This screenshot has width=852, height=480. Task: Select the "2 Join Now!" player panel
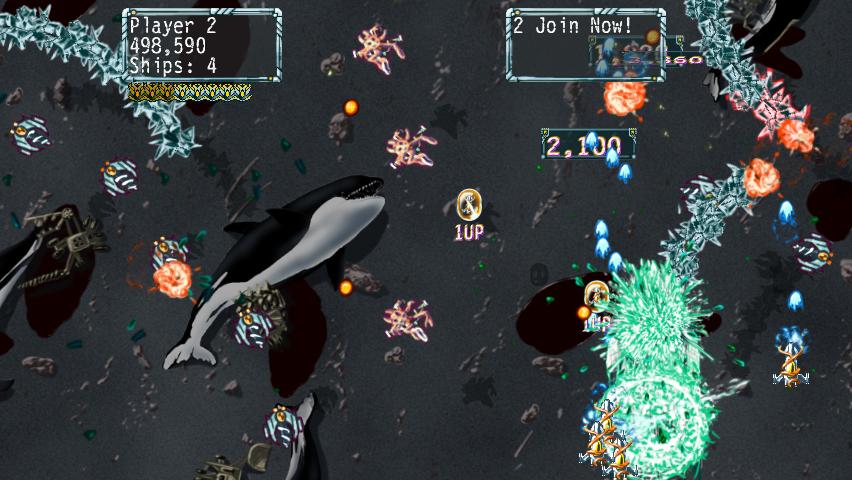click(585, 44)
